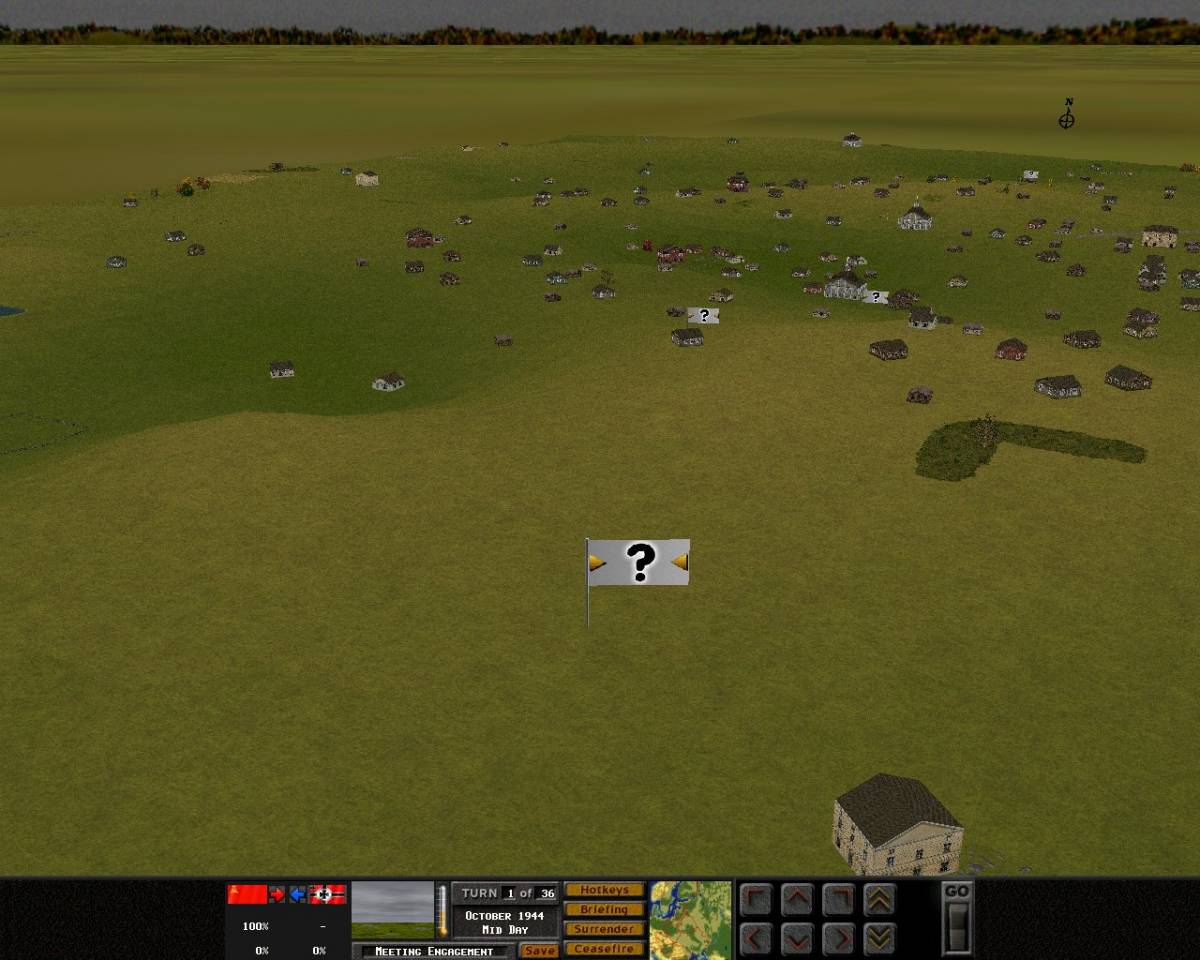Pan camera with the right arrow button
Screen dimensions: 1200x960
838,939
